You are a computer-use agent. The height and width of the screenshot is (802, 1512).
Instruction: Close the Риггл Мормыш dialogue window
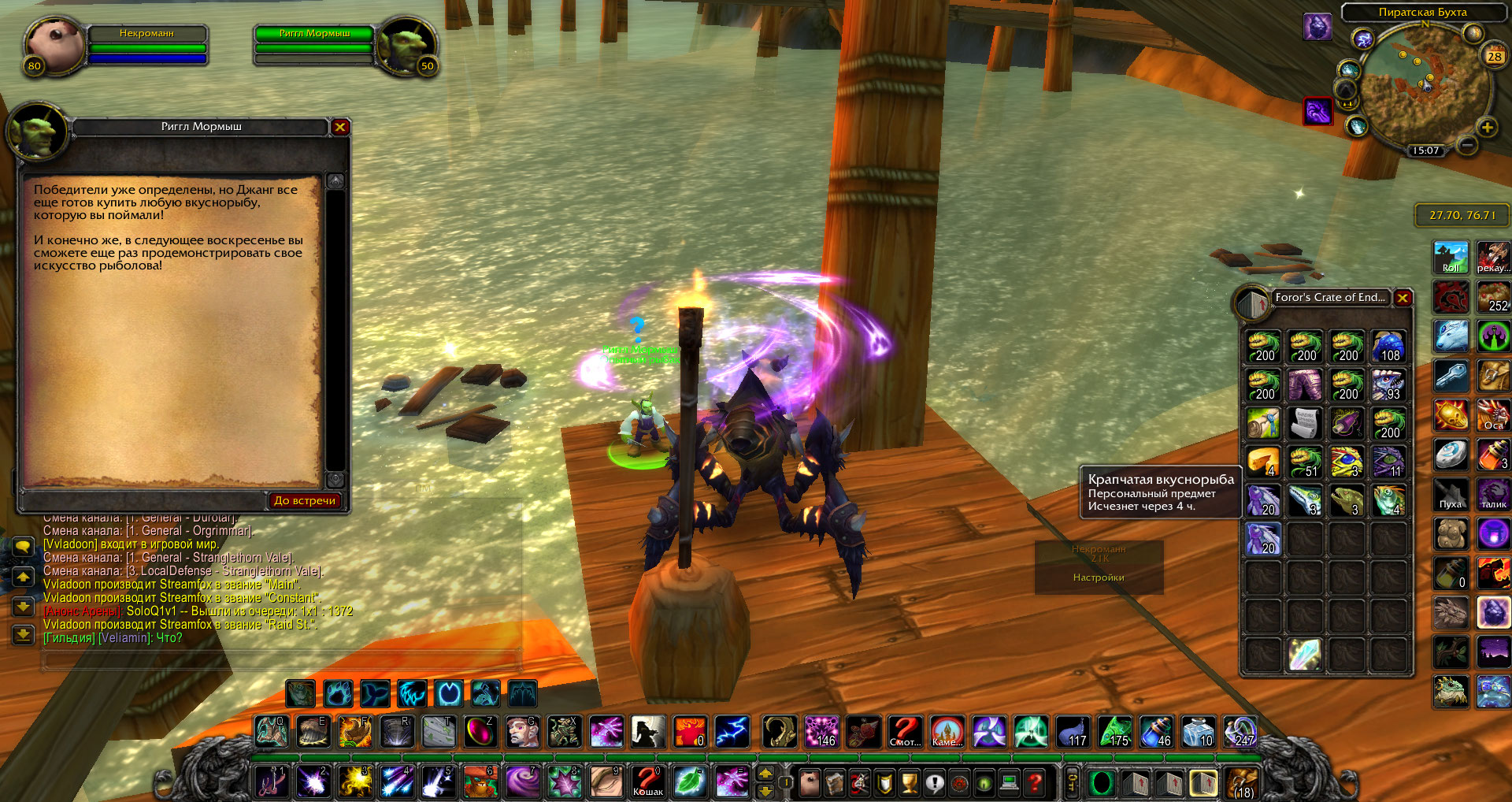coord(340,127)
